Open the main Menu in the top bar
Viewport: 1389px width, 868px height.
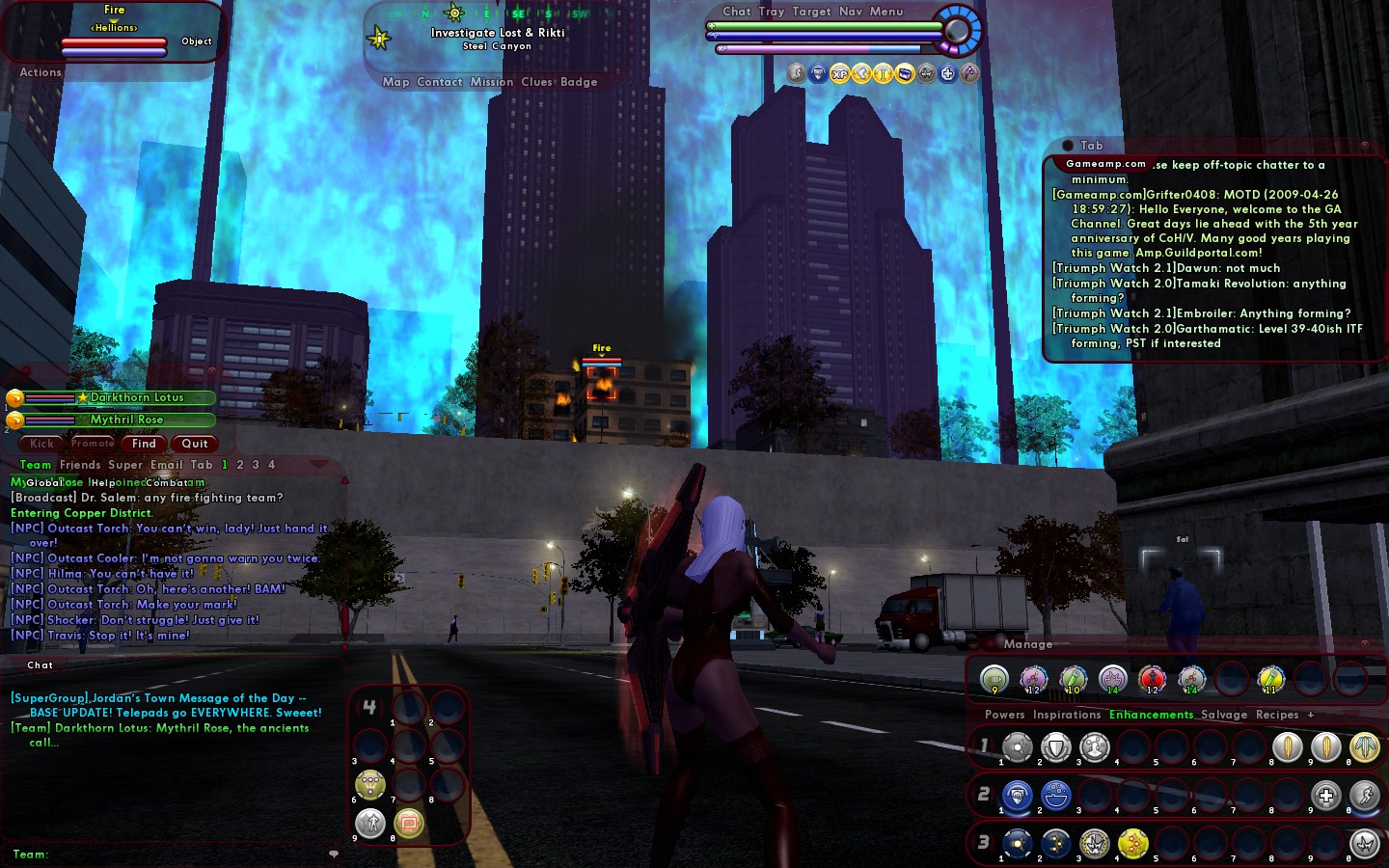click(886, 12)
